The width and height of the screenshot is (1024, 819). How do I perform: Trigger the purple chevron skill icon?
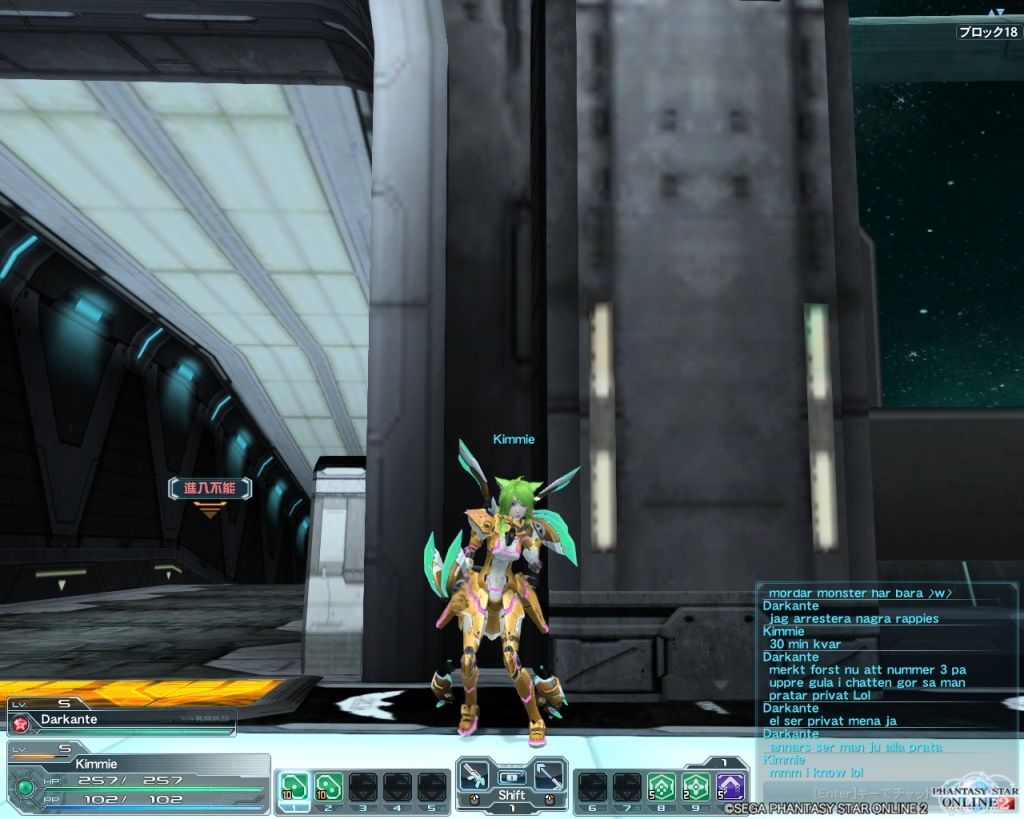click(731, 786)
